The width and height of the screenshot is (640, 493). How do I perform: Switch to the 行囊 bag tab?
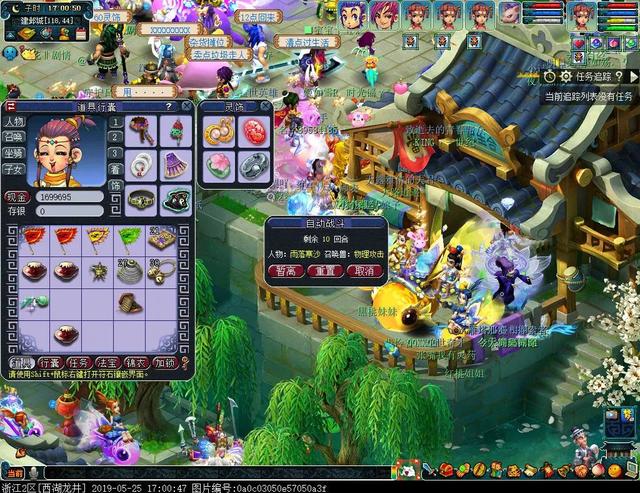[50, 363]
